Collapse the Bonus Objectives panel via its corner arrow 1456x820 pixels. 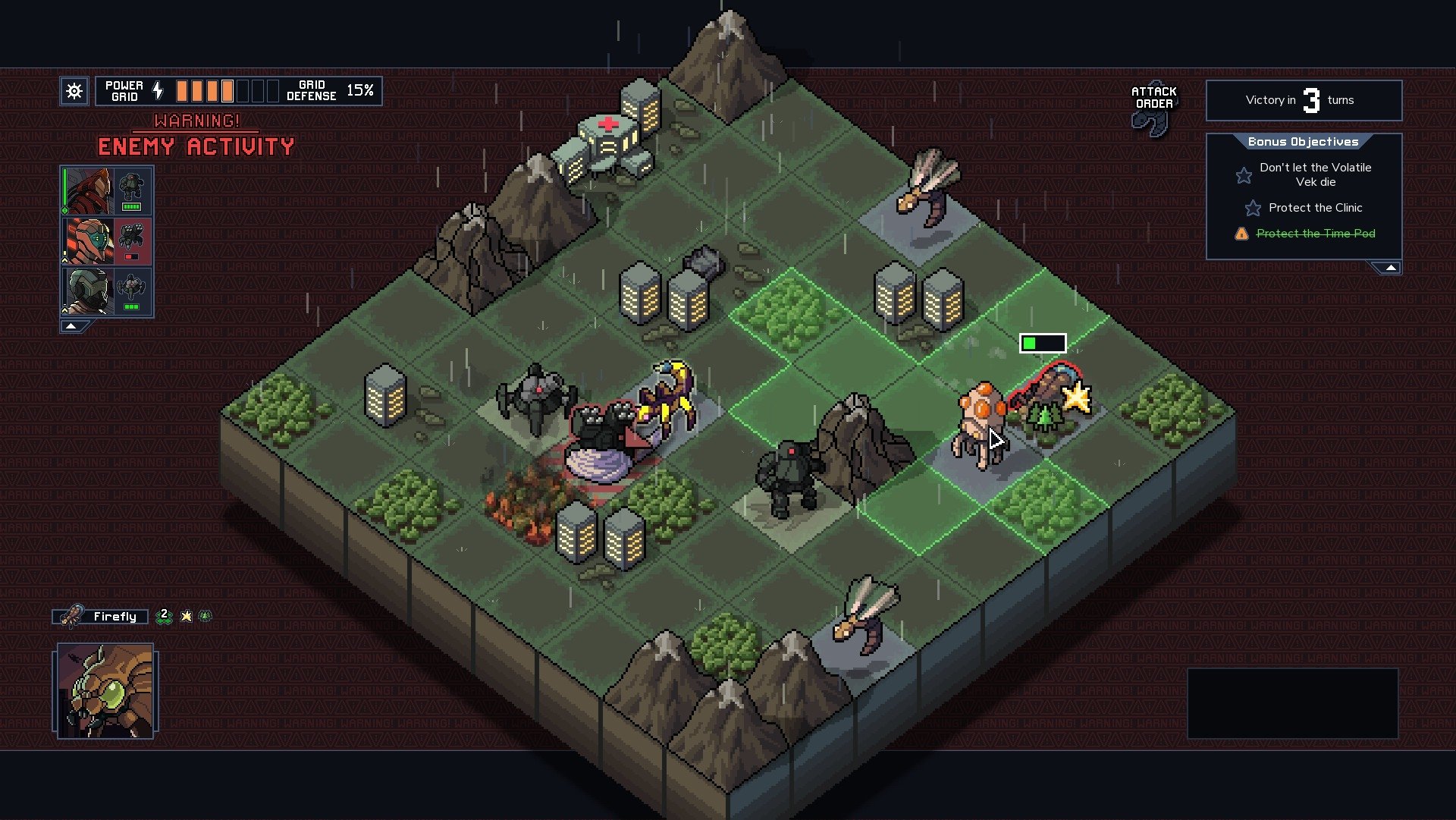click(x=1389, y=266)
